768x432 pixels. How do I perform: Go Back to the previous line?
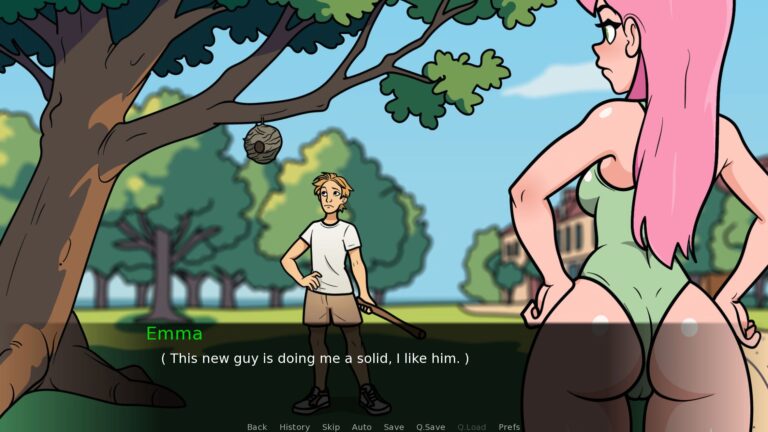(x=257, y=427)
